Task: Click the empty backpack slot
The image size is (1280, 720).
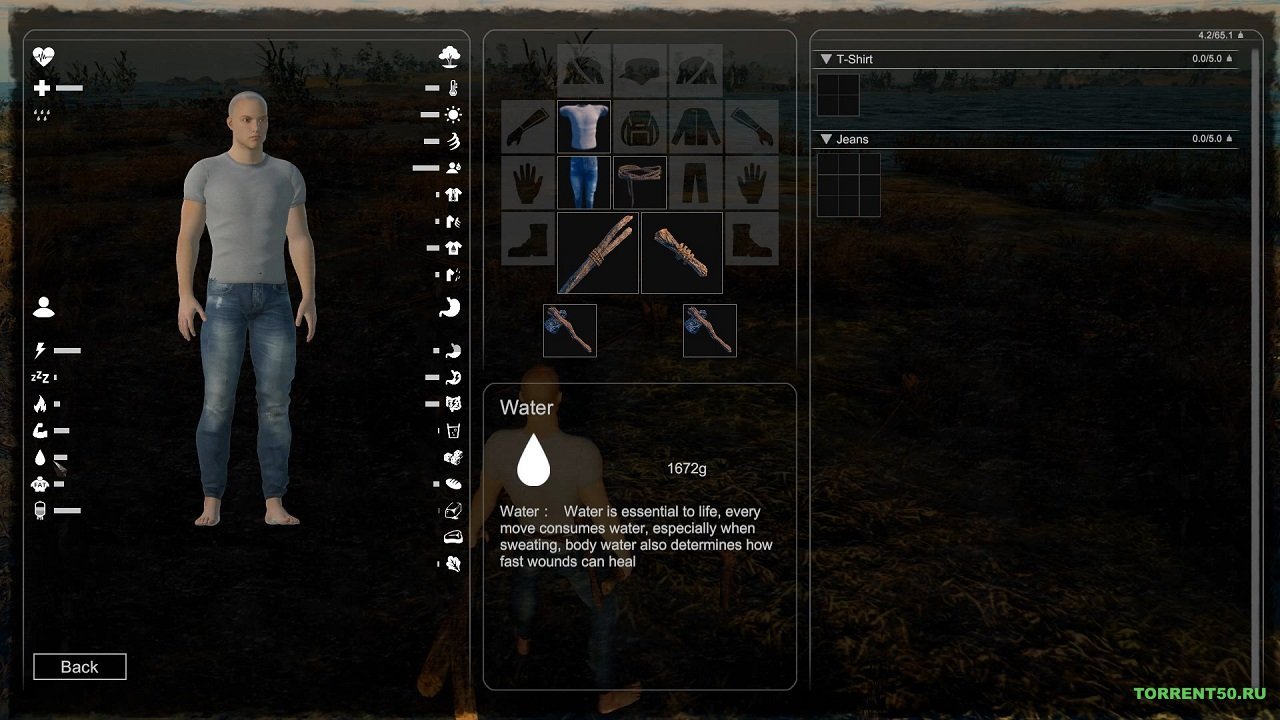Action: click(x=640, y=127)
